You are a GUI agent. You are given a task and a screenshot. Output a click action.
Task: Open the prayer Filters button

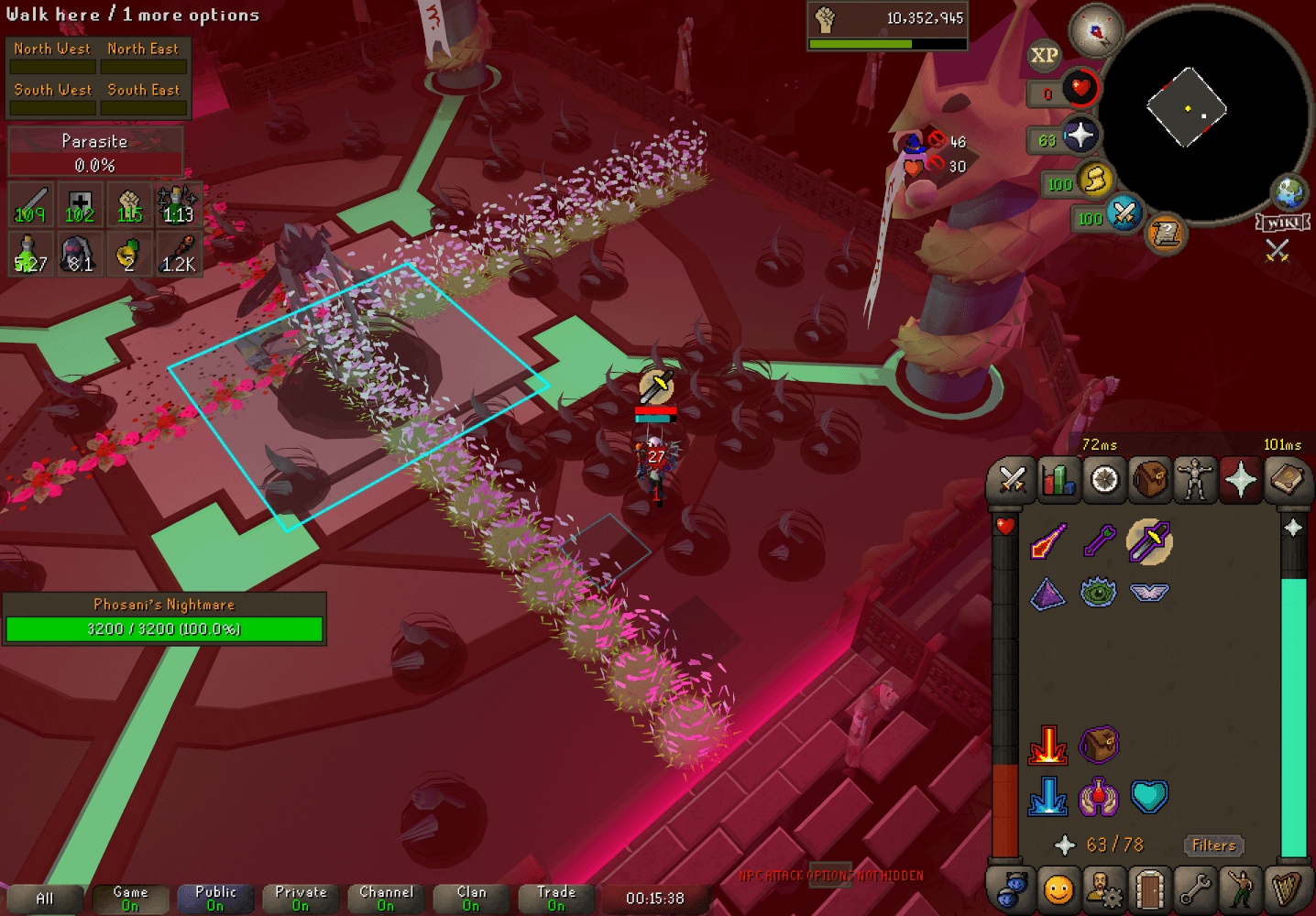1213,845
